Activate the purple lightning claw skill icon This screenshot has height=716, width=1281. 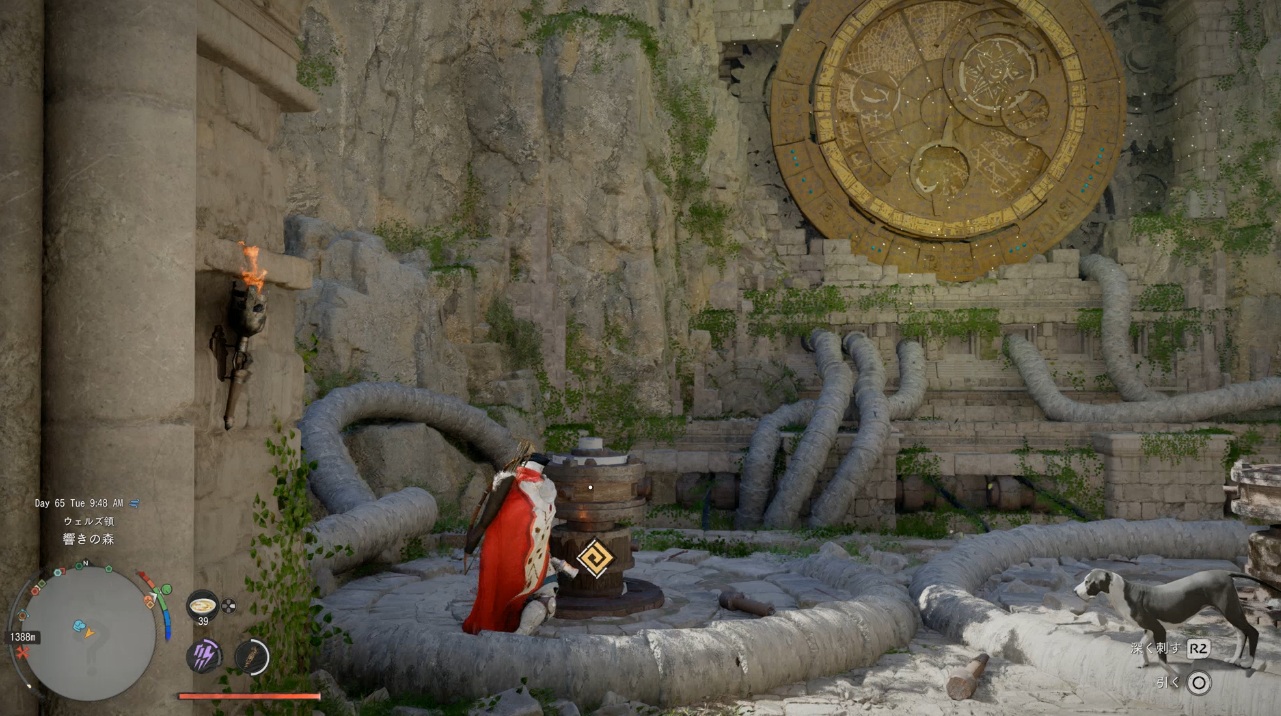pyautogui.click(x=203, y=656)
